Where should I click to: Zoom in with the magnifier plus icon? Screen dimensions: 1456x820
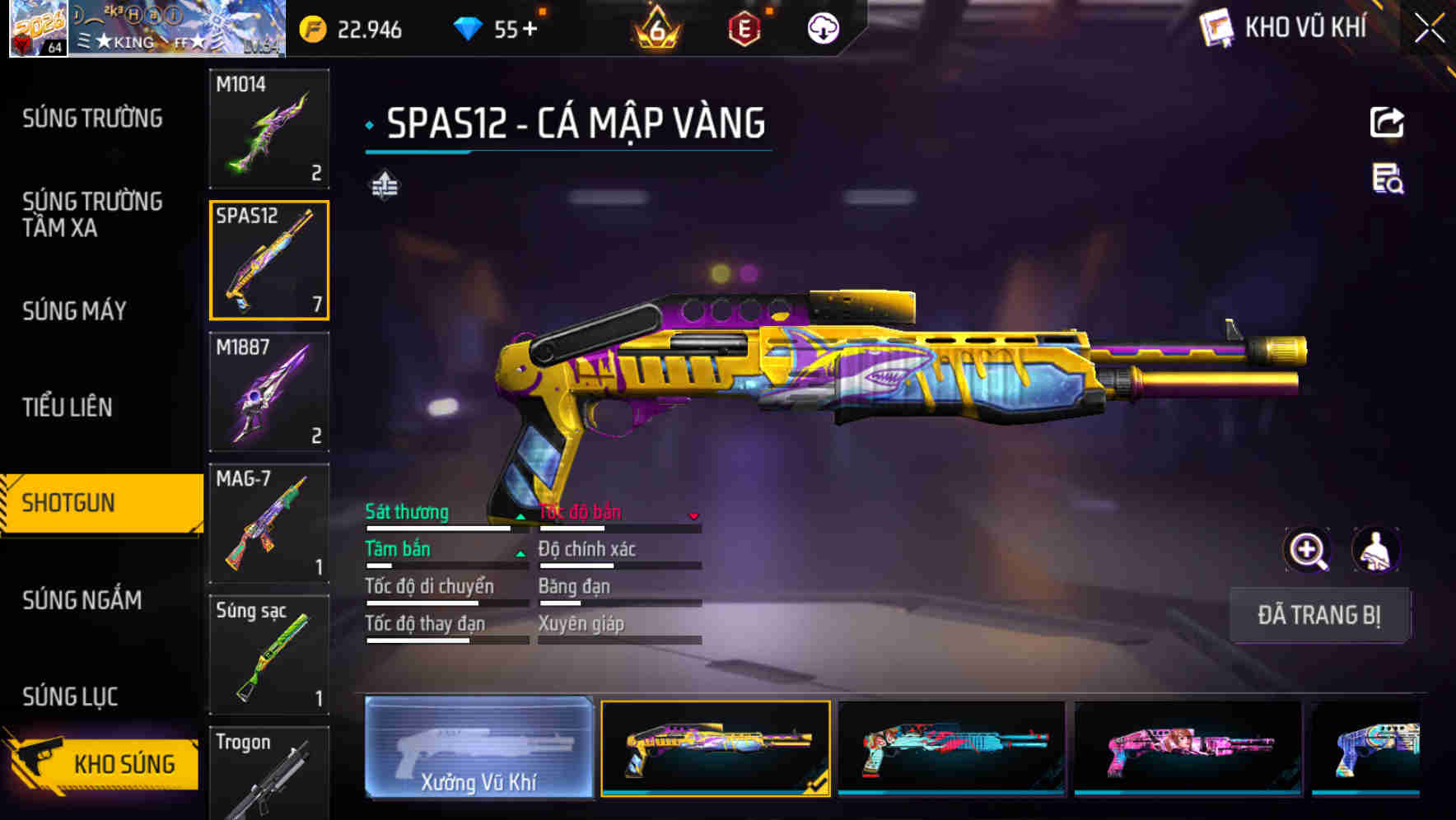(x=1308, y=550)
